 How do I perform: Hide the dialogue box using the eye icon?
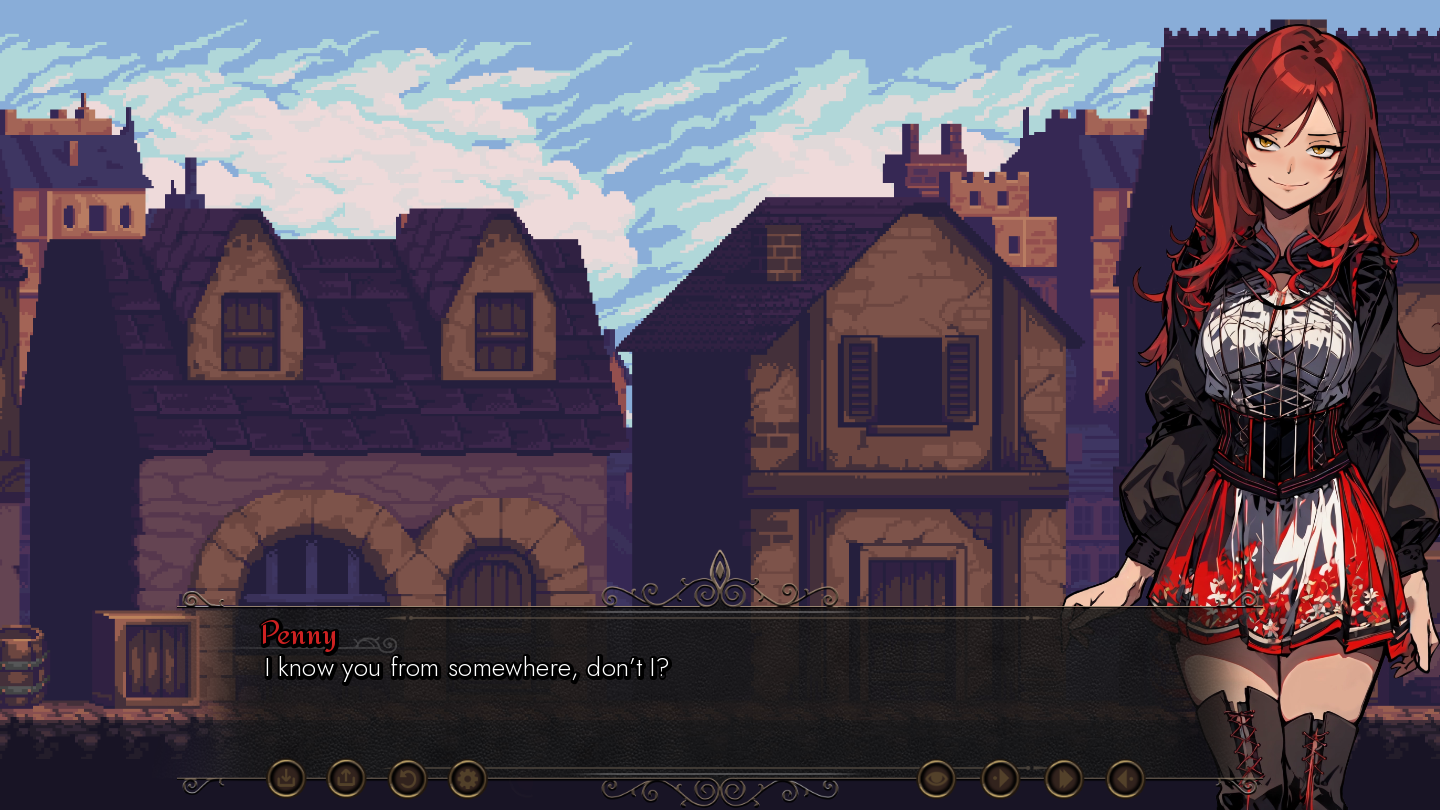(x=936, y=777)
